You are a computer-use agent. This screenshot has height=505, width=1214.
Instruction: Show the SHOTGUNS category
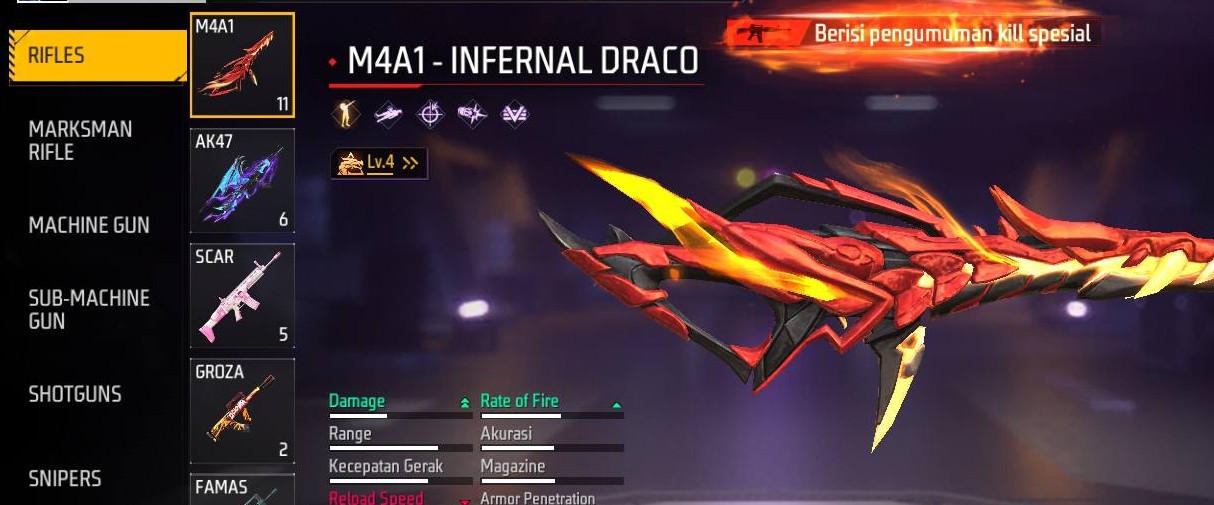pos(75,394)
